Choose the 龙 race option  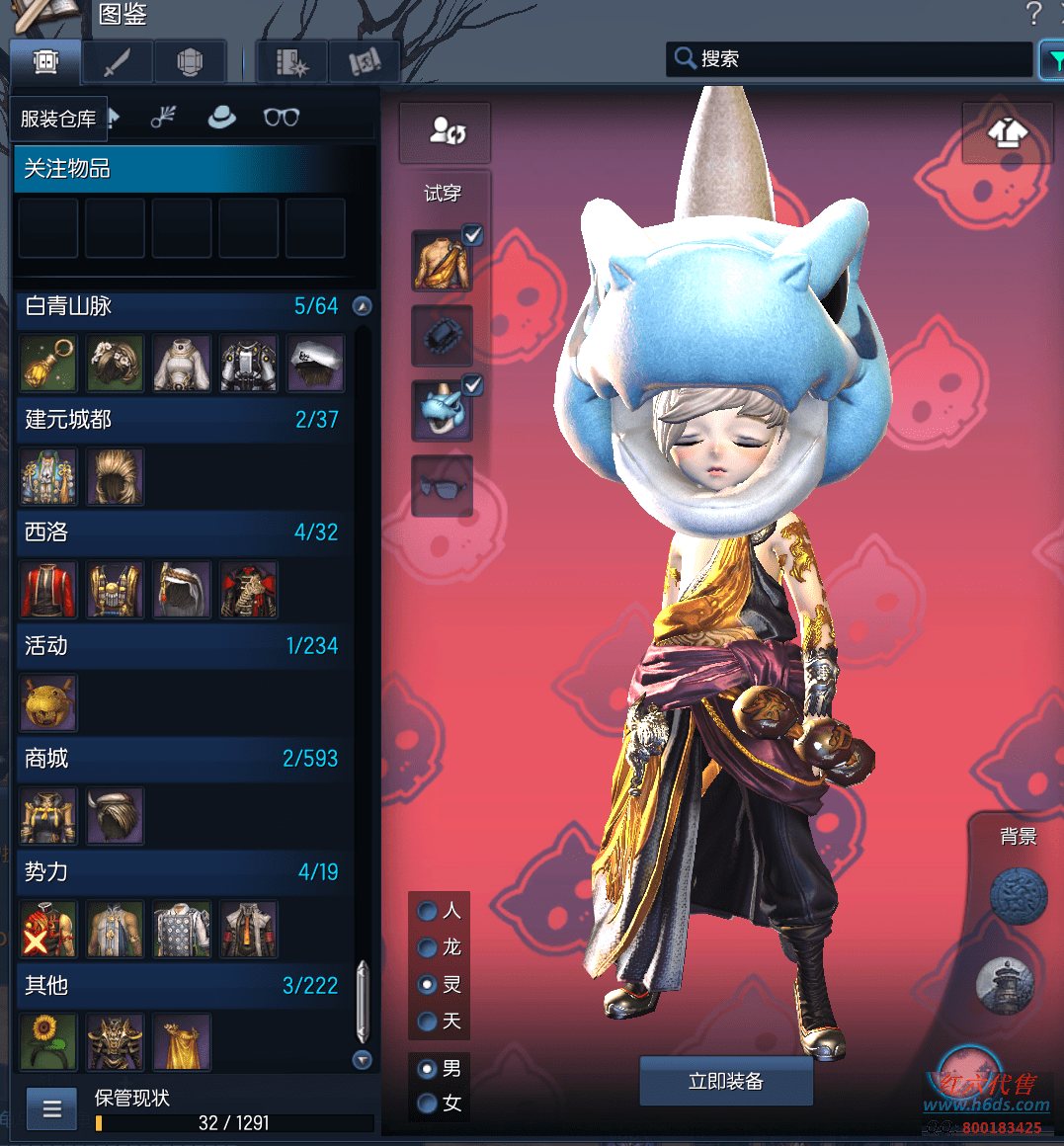[429, 947]
